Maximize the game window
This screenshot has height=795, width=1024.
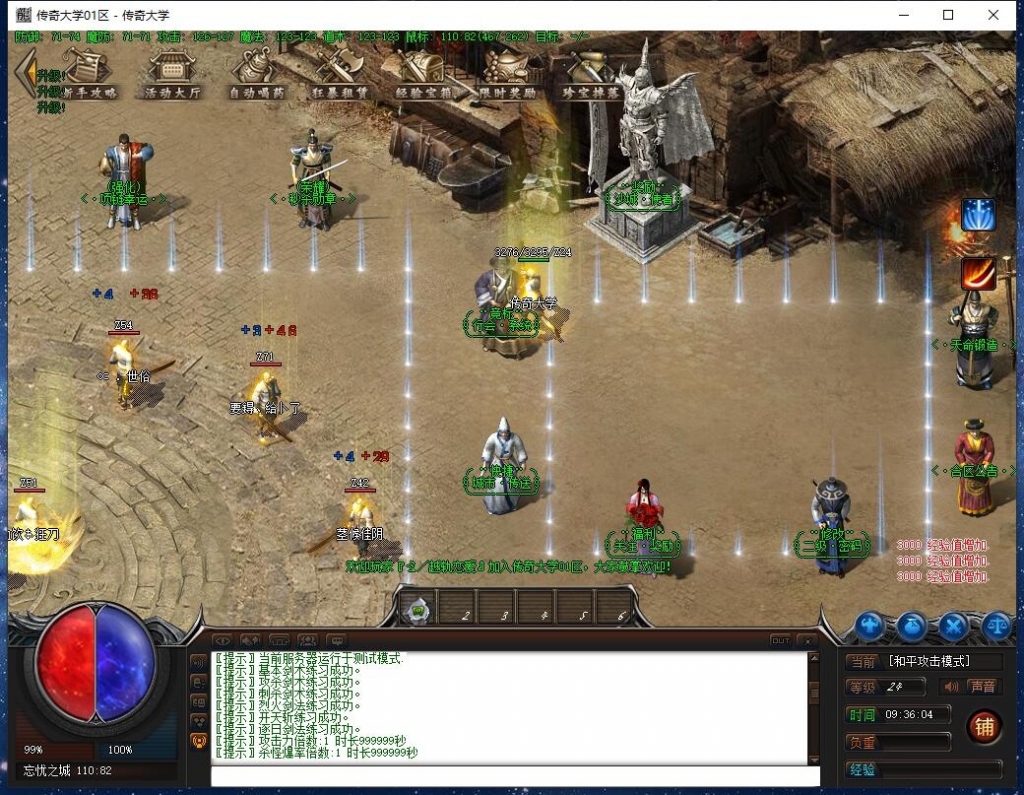pyautogui.click(x=948, y=15)
